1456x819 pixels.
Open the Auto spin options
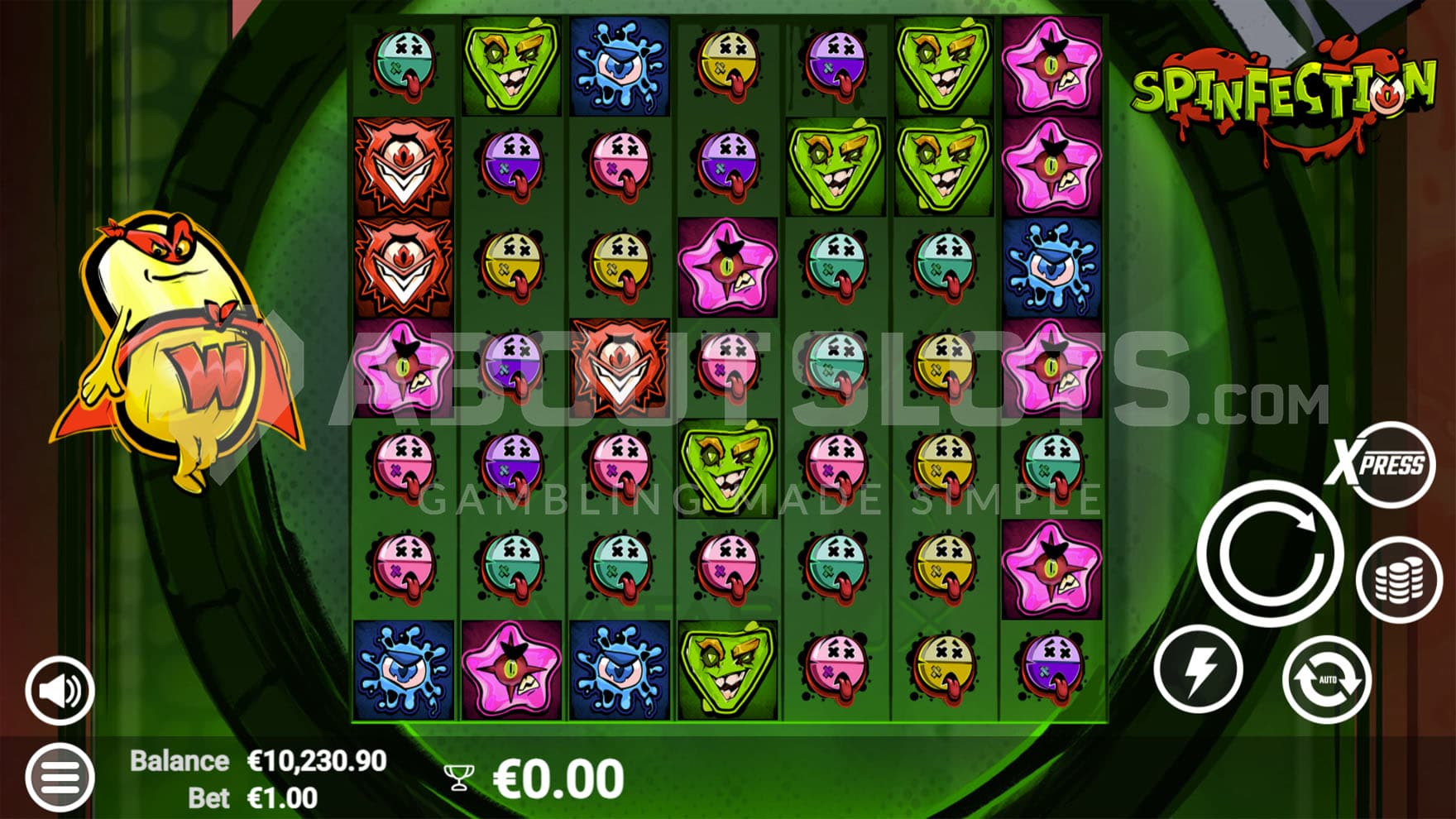click(1326, 679)
